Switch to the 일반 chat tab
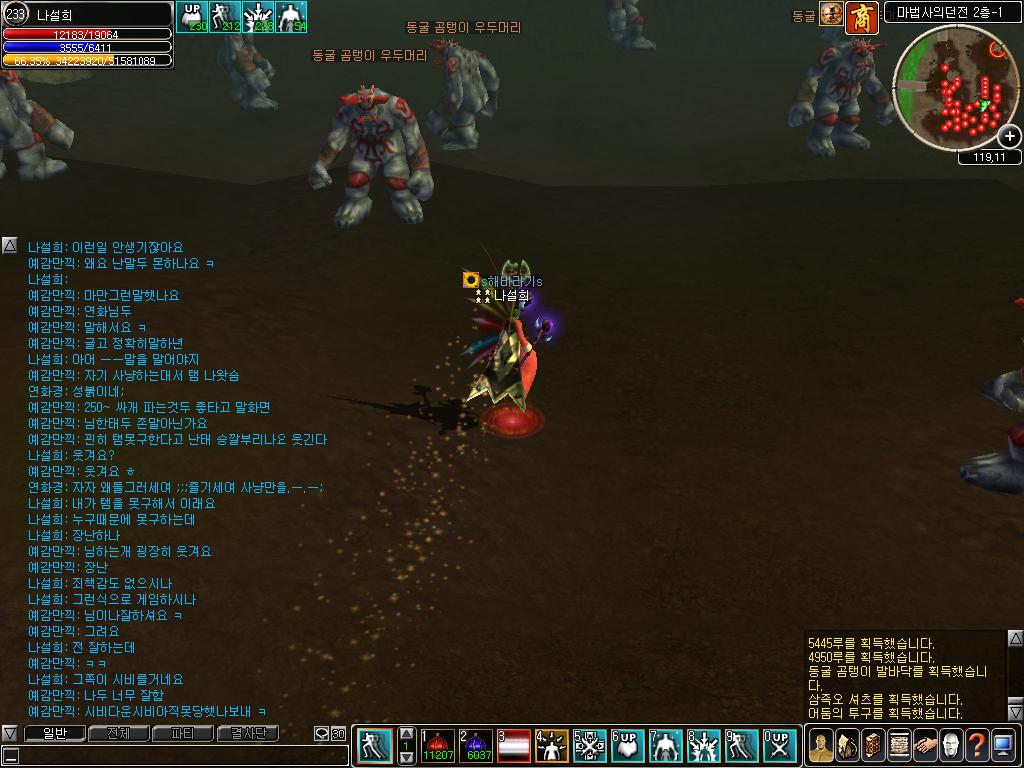Screen dimensions: 1024x768 click(53, 733)
